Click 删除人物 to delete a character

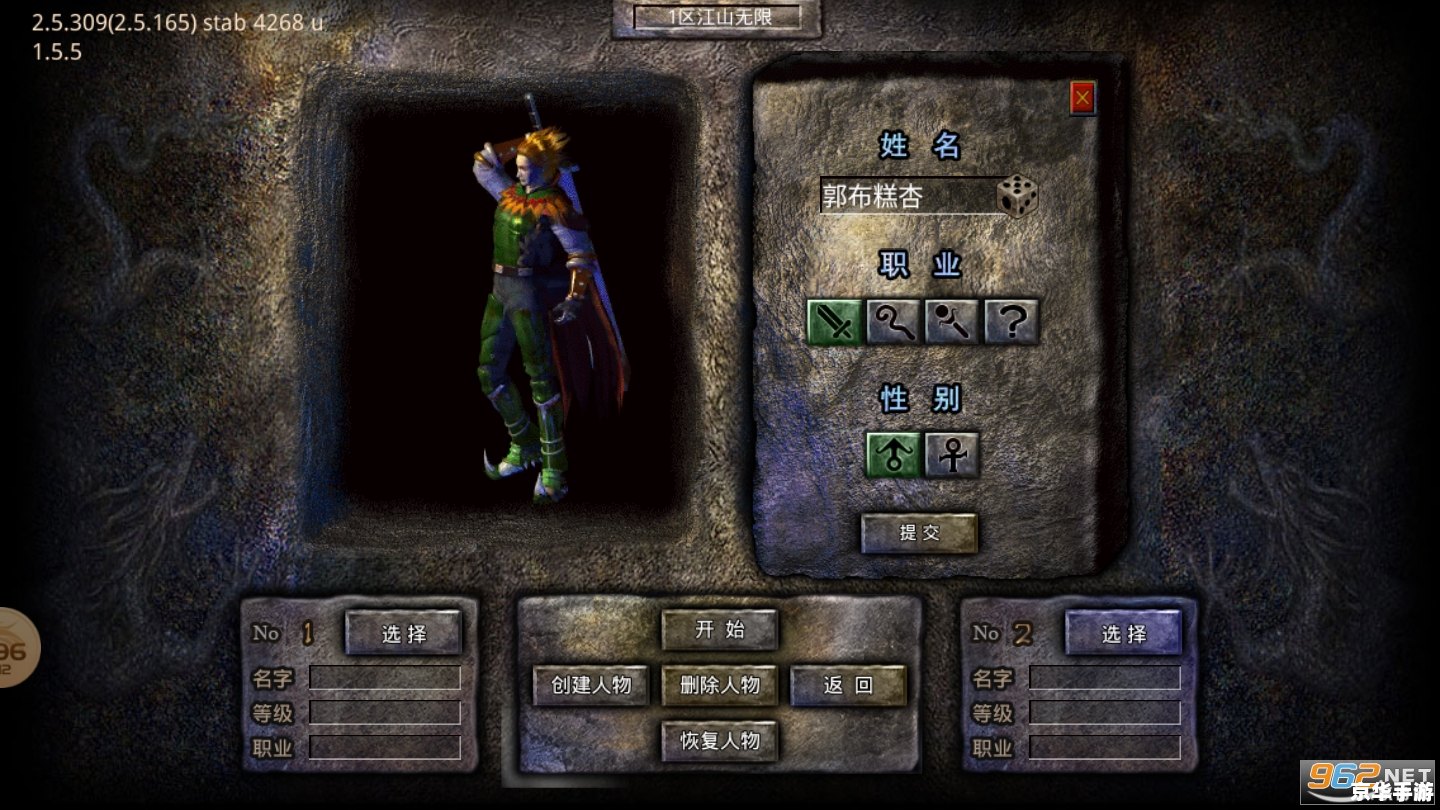coord(719,685)
